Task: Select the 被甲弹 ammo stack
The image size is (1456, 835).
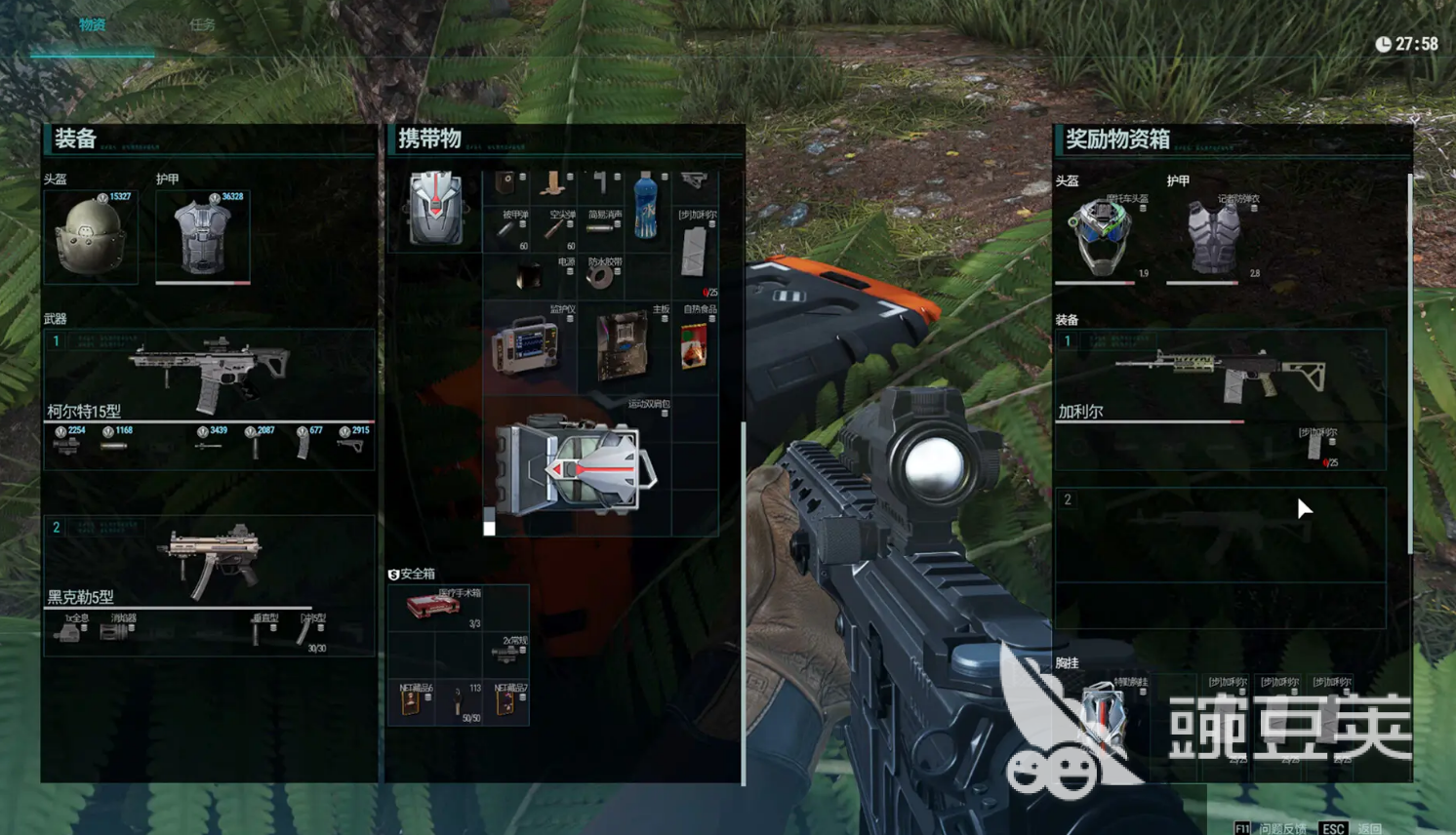Action: pyautogui.click(x=507, y=229)
